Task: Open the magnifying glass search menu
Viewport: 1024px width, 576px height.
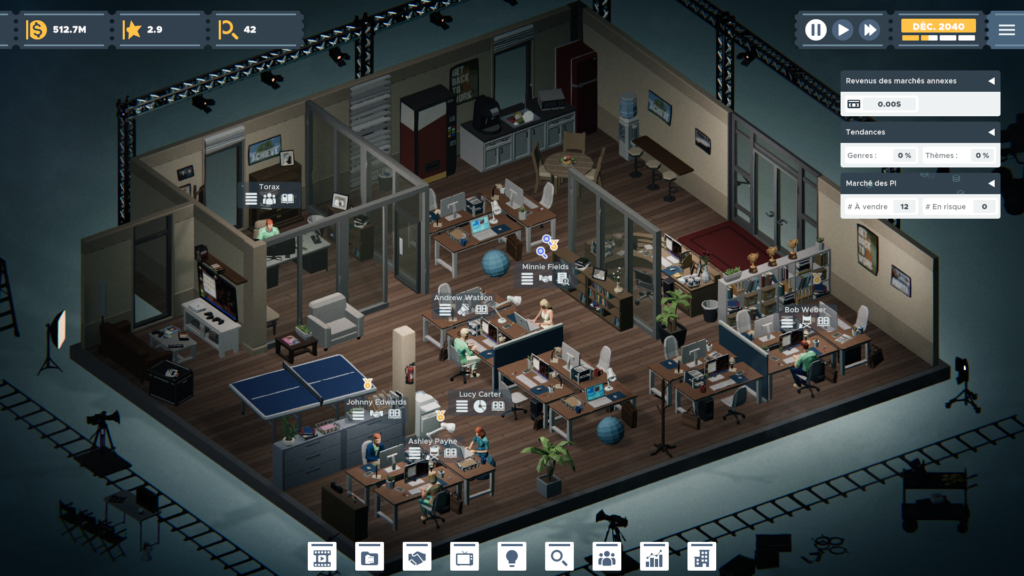Action: coord(560,556)
